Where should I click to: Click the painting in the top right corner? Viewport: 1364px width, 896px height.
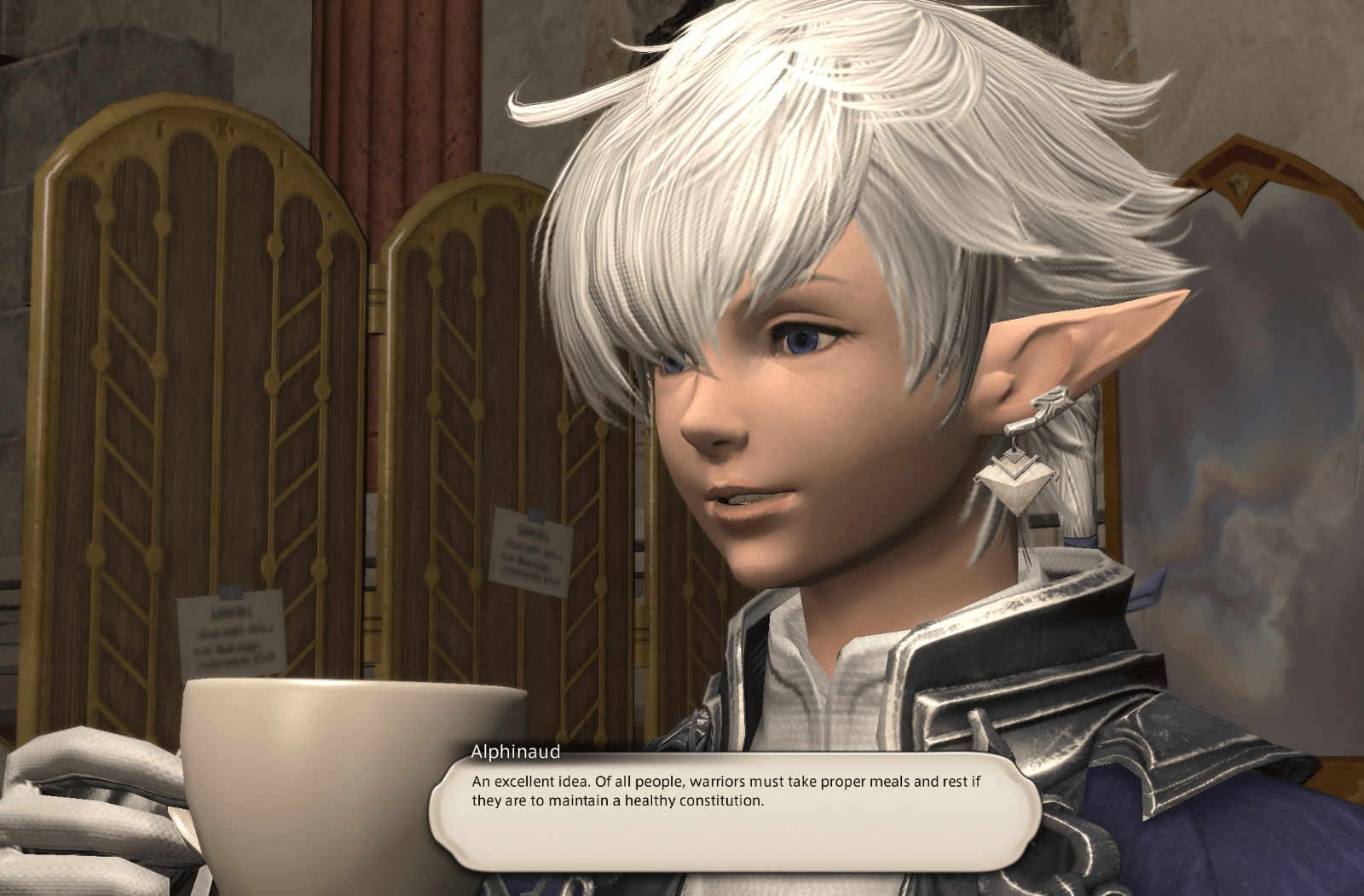1236,171
